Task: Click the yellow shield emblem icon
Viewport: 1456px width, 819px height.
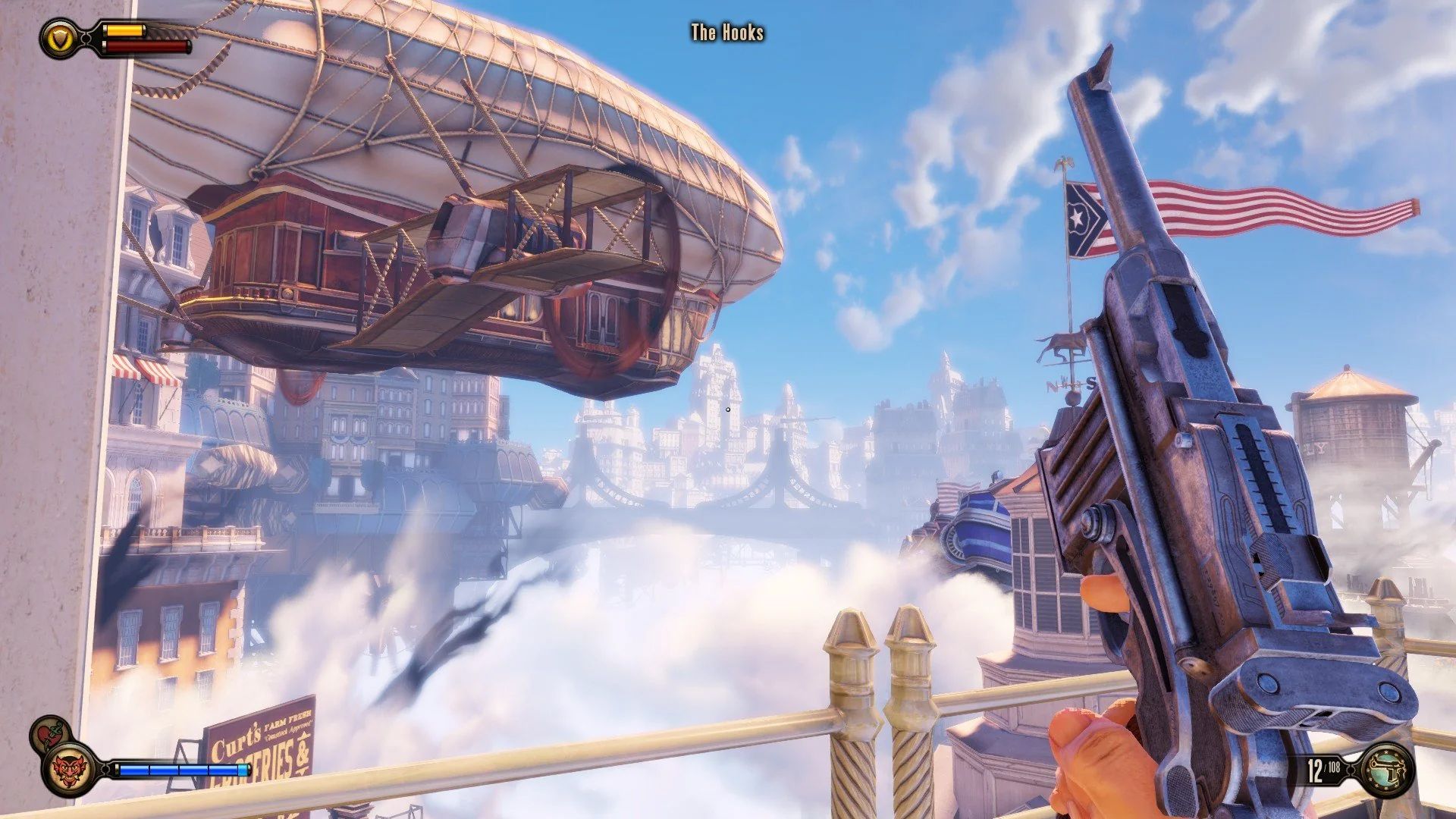Action: (x=58, y=37)
